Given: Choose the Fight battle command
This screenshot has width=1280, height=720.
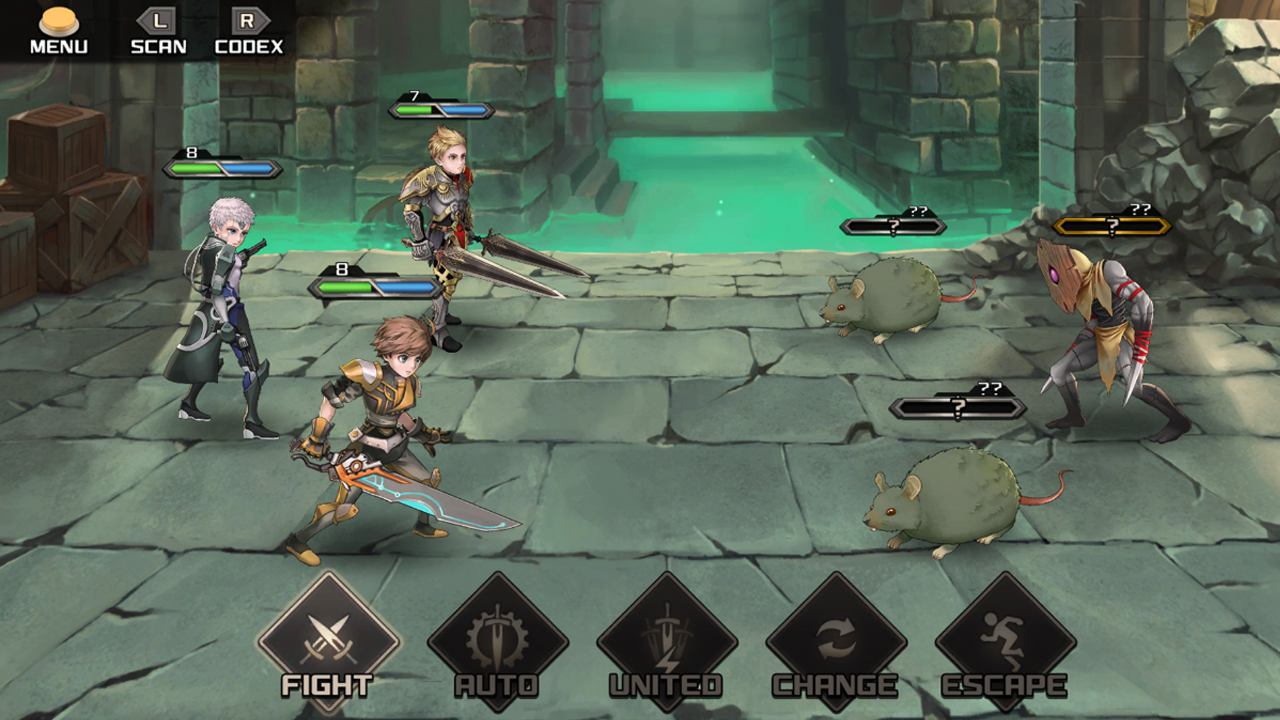Looking at the screenshot, I should tap(328, 640).
